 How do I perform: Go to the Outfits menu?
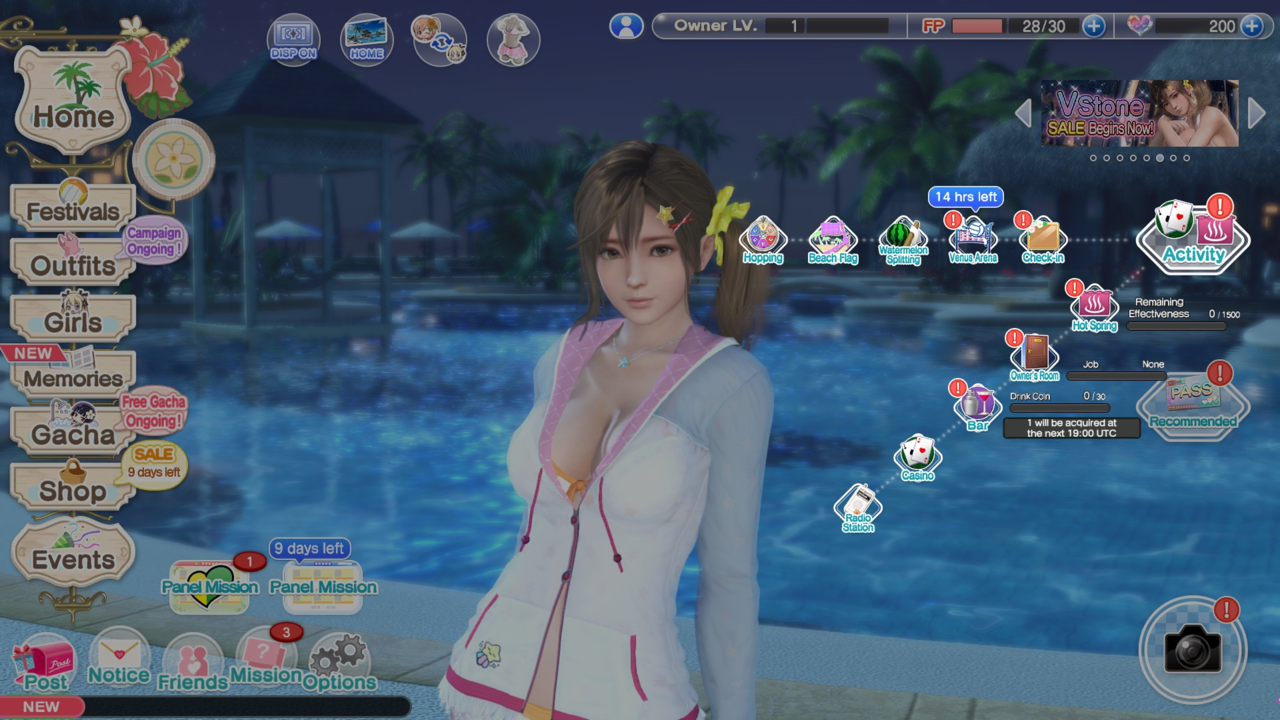(72, 265)
